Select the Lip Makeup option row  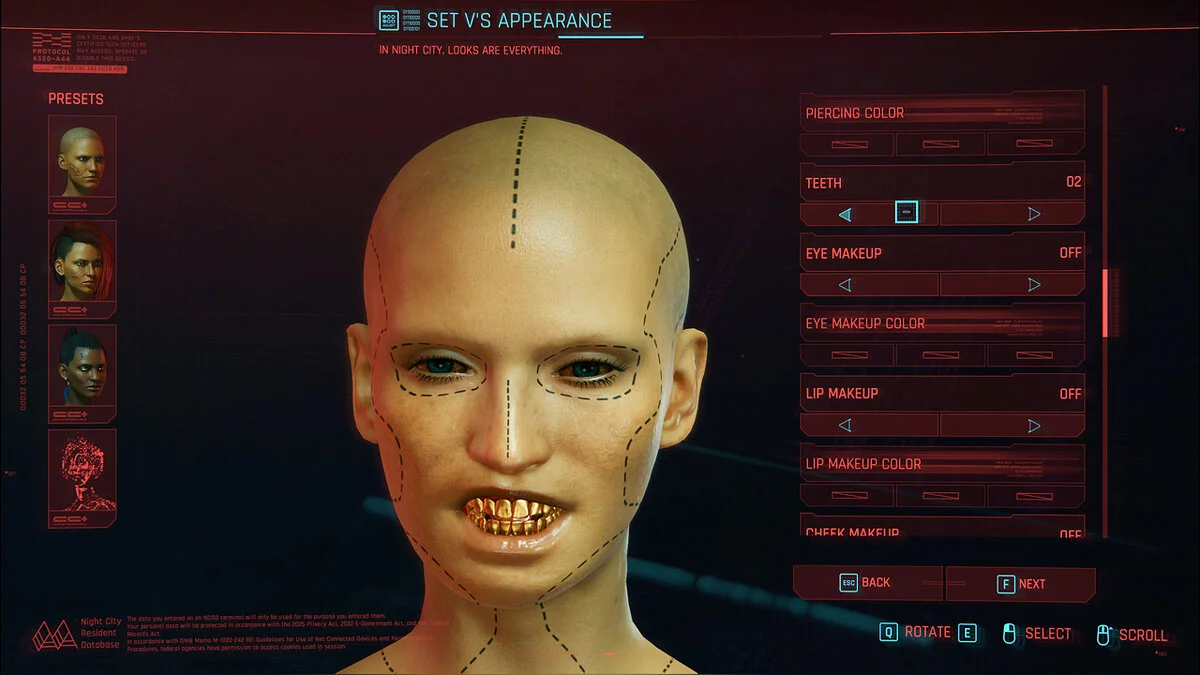(x=942, y=394)
